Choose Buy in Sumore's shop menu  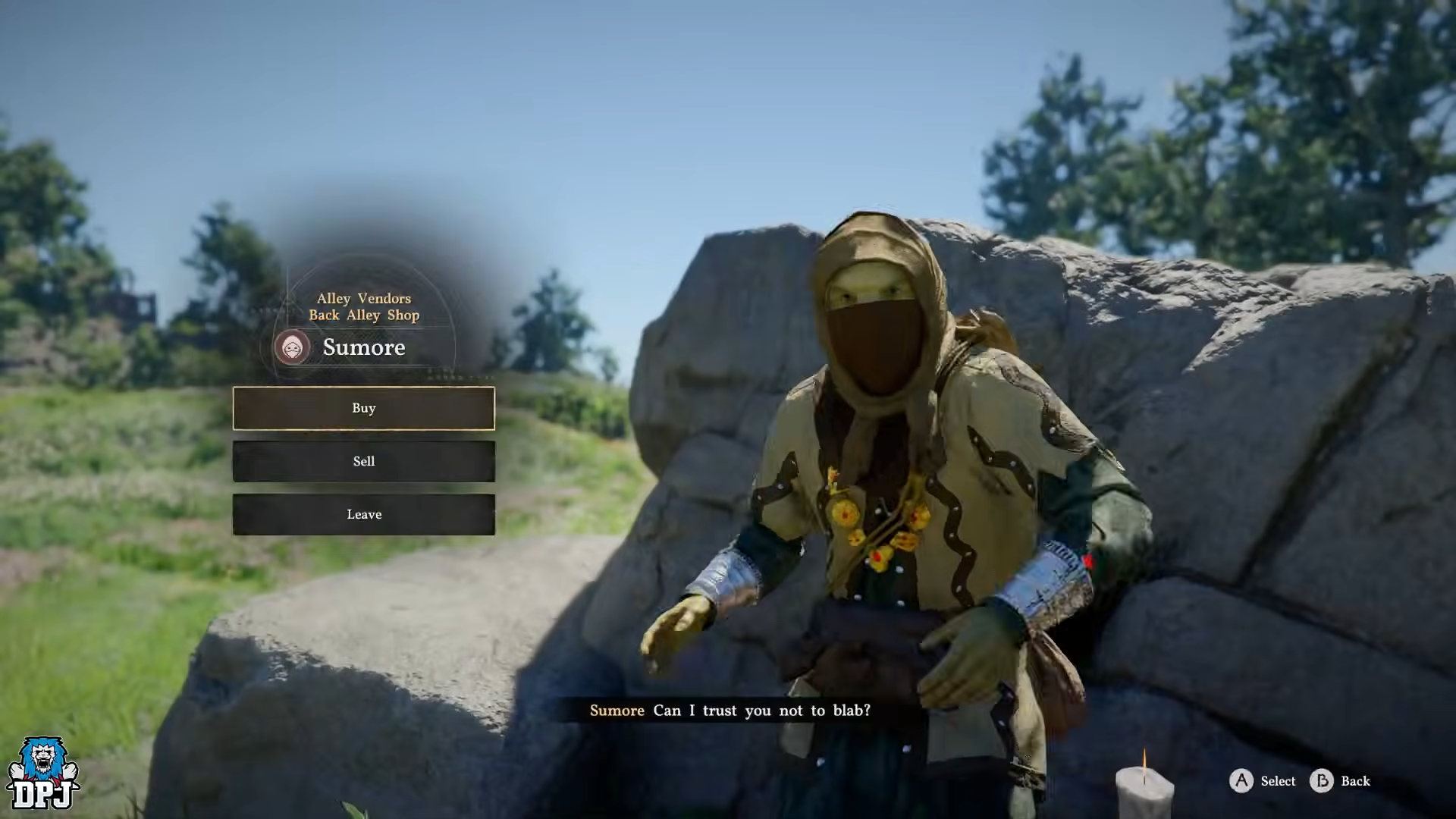pyautogui.click(x=364, y=409)
